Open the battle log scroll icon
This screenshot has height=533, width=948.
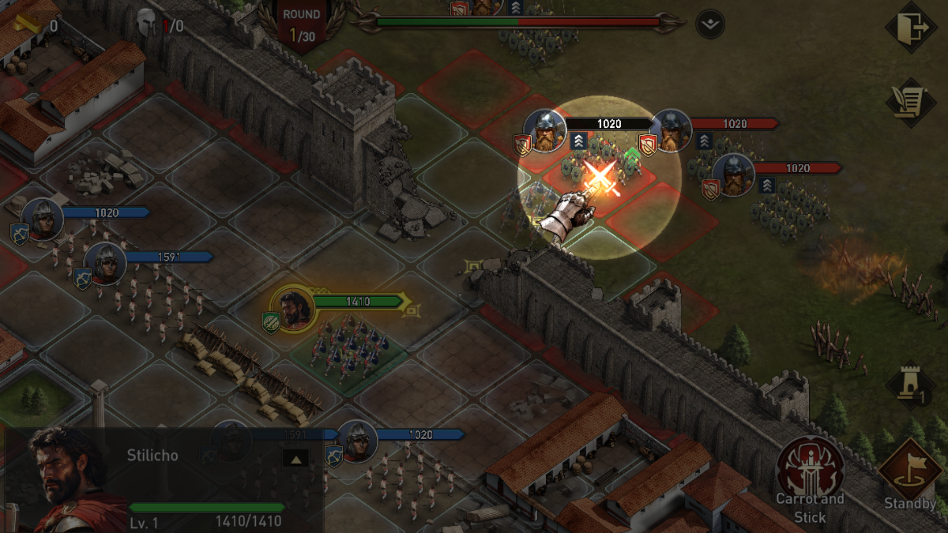coord(910,101)
